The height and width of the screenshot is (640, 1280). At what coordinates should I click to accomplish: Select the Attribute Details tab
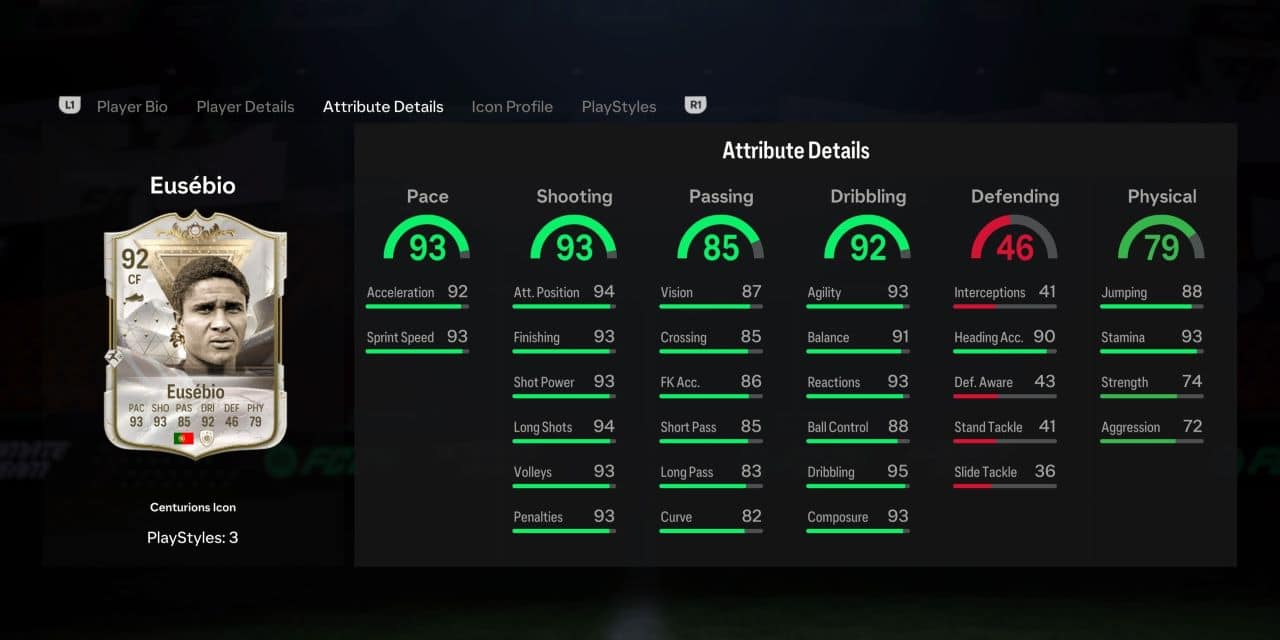click(383, 107)
